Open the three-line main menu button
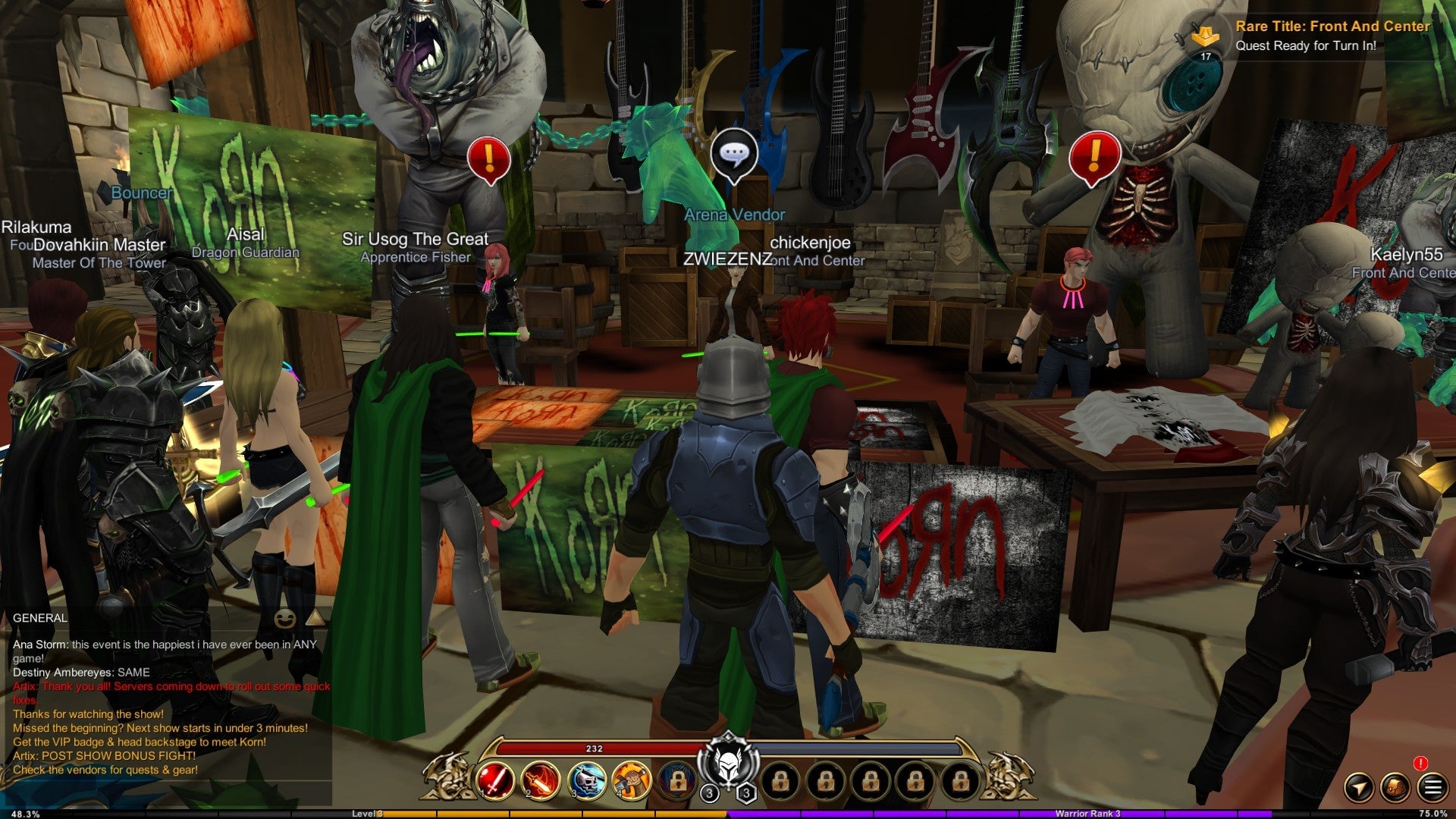The height and width of the screenshot is (819, 1456). 1432,787
